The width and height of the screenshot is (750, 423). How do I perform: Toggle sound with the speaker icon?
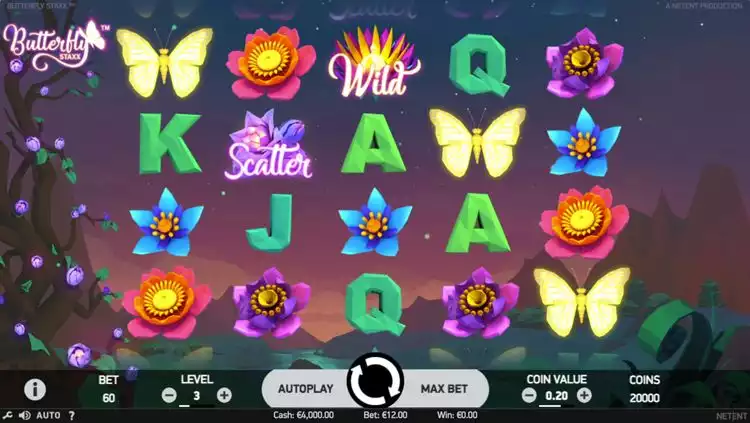[24, 415]
